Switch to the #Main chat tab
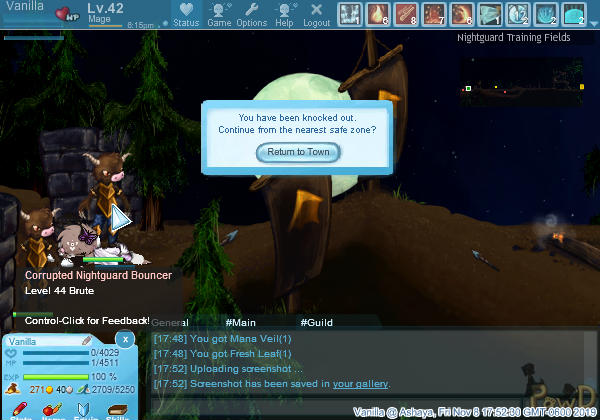This screenshot has width=600, height=420. (241, 323)
